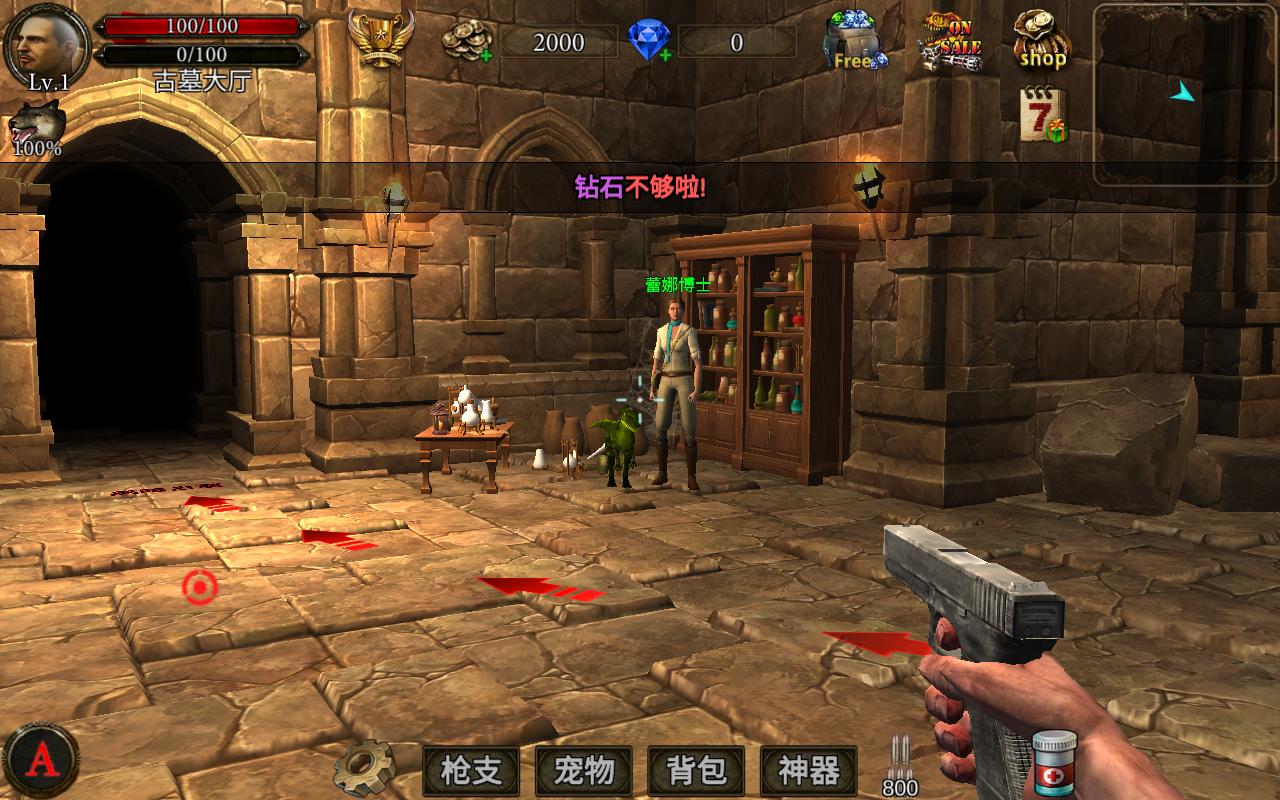
Task: Open the shop money-bag icon
Action: tap(1041, 40)
